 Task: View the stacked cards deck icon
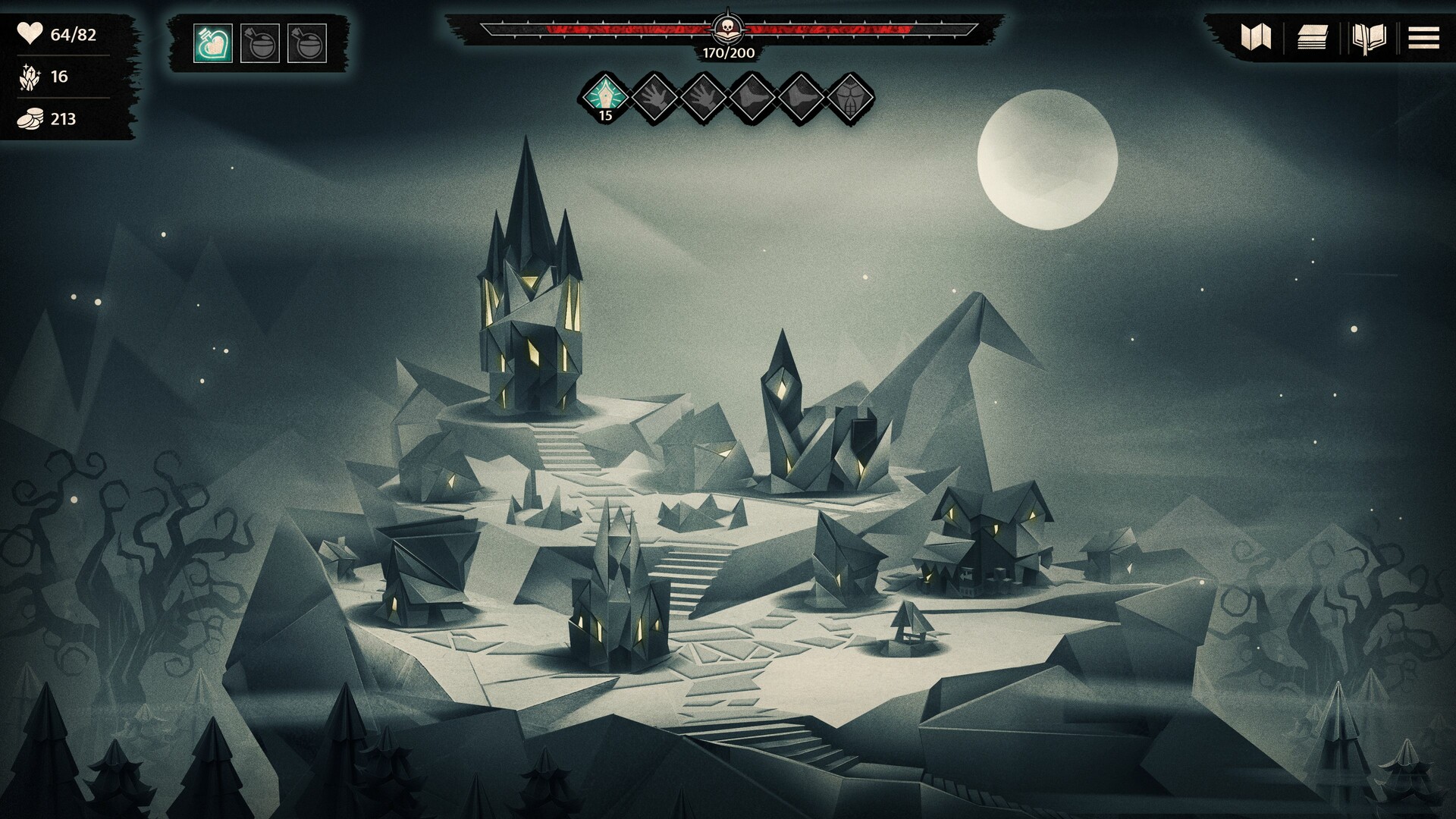(1312, 37)
